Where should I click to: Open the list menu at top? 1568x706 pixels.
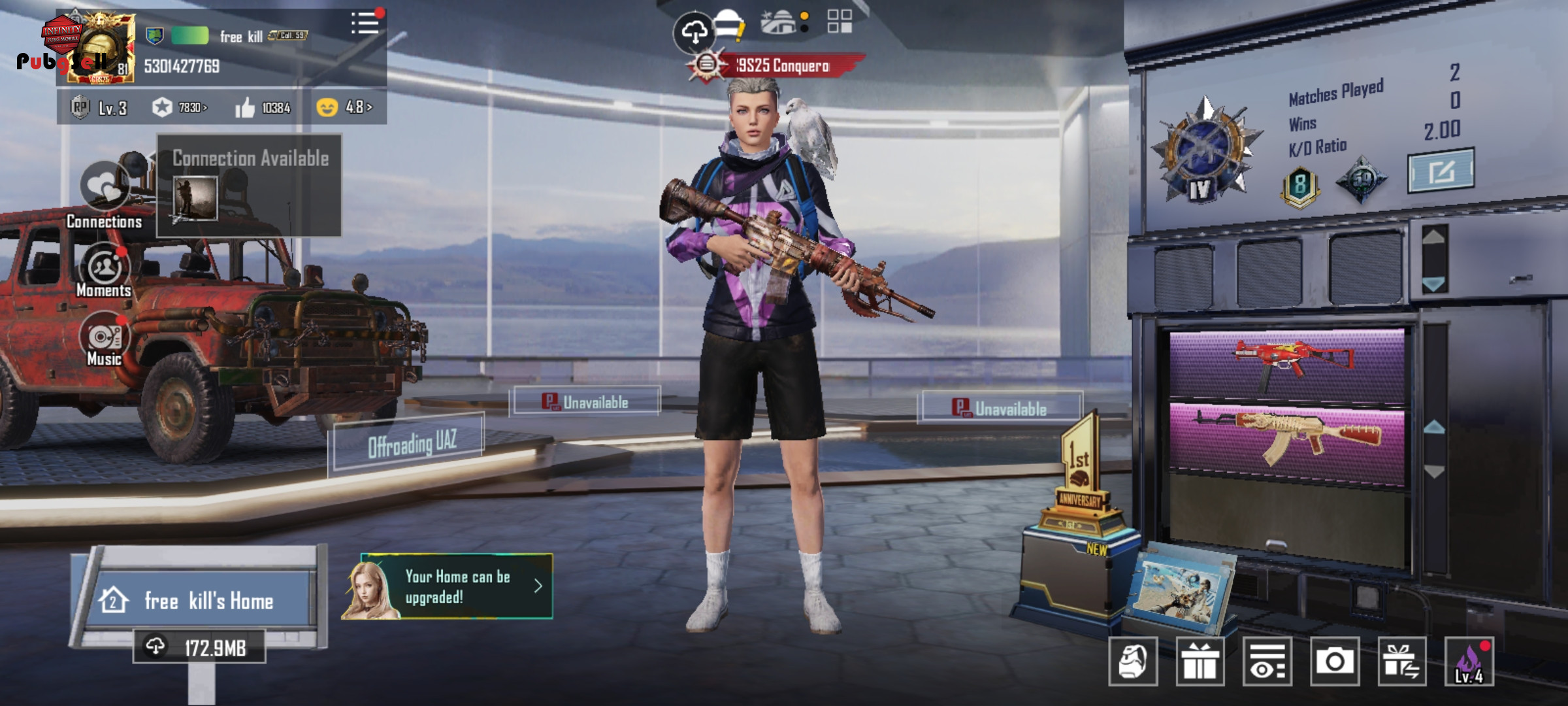coord(365,24)
